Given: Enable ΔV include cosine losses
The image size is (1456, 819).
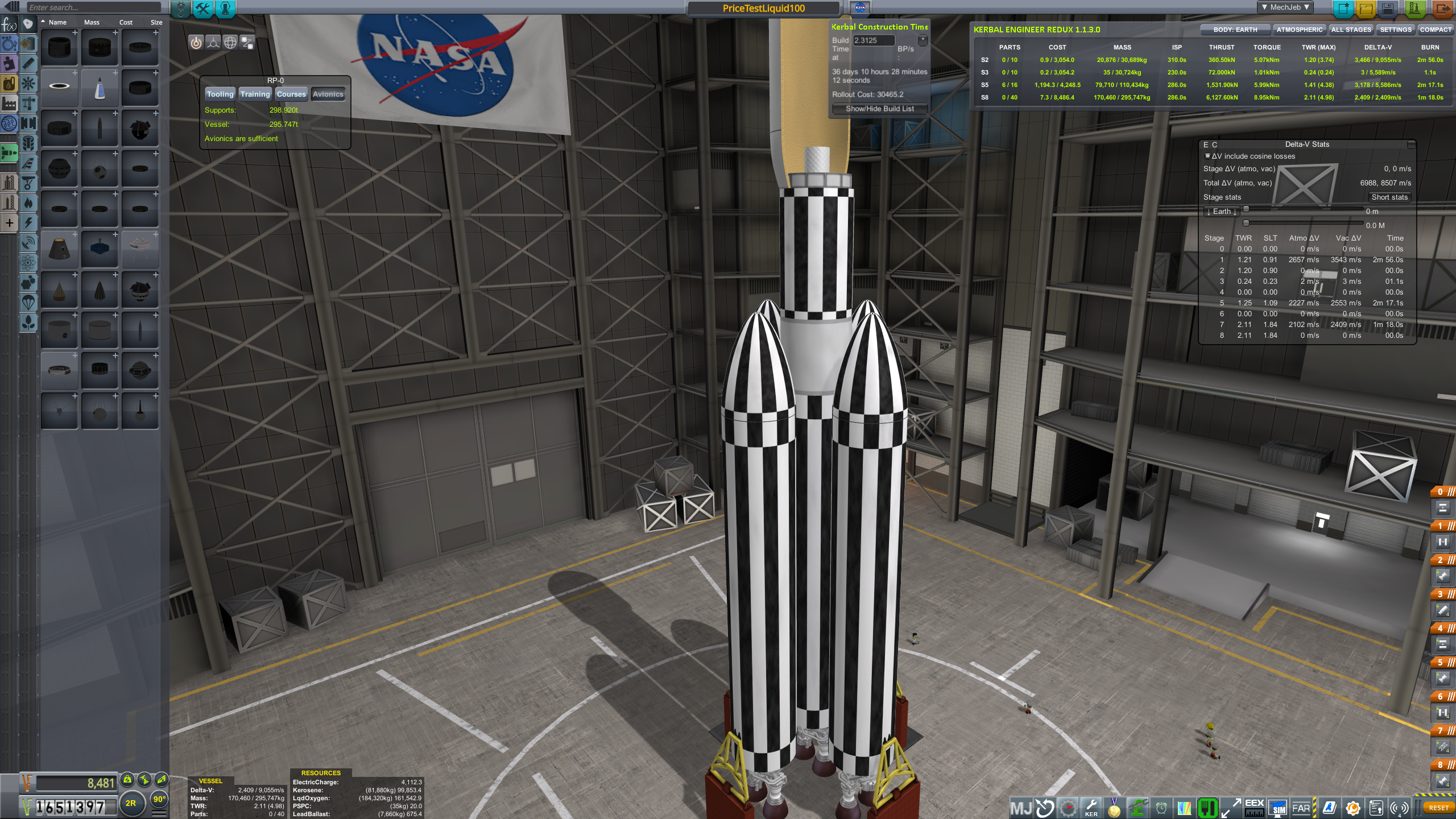Looking at the screenshot, I should pyautogui.click(x=1207, y=155).
